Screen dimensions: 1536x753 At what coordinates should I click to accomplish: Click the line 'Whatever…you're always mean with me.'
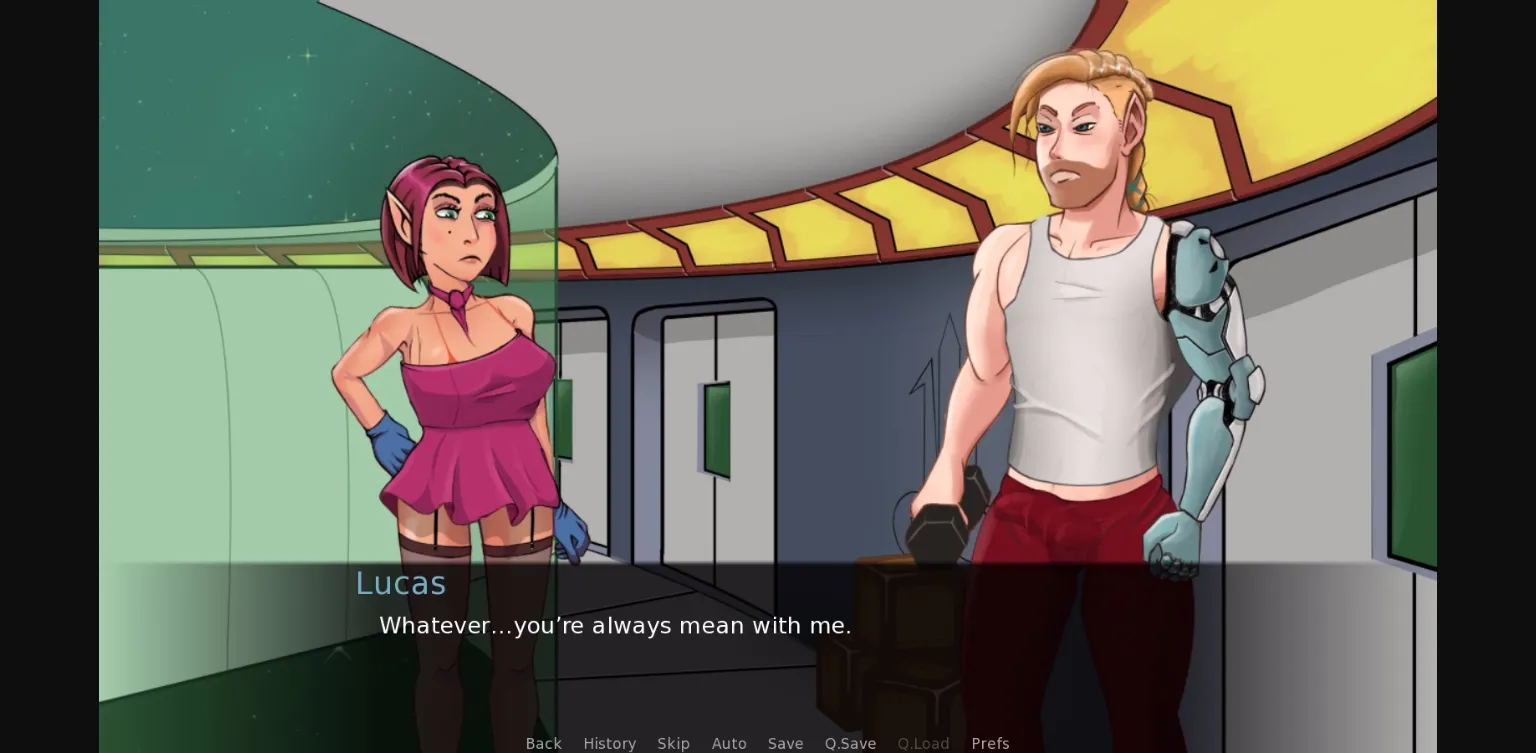pyautogui.click(x=615, y=626)
